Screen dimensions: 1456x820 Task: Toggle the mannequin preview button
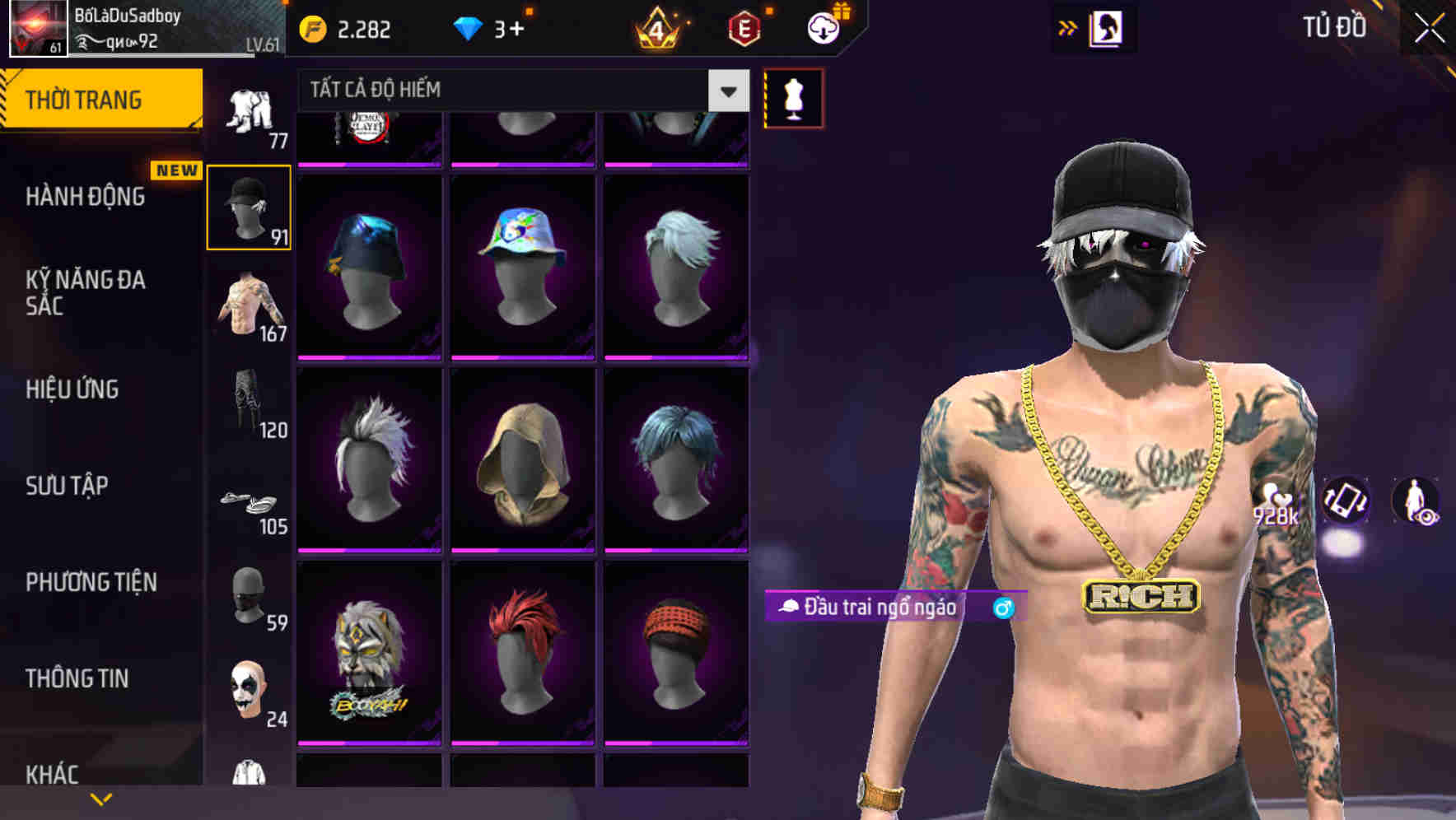pos(793,96)
